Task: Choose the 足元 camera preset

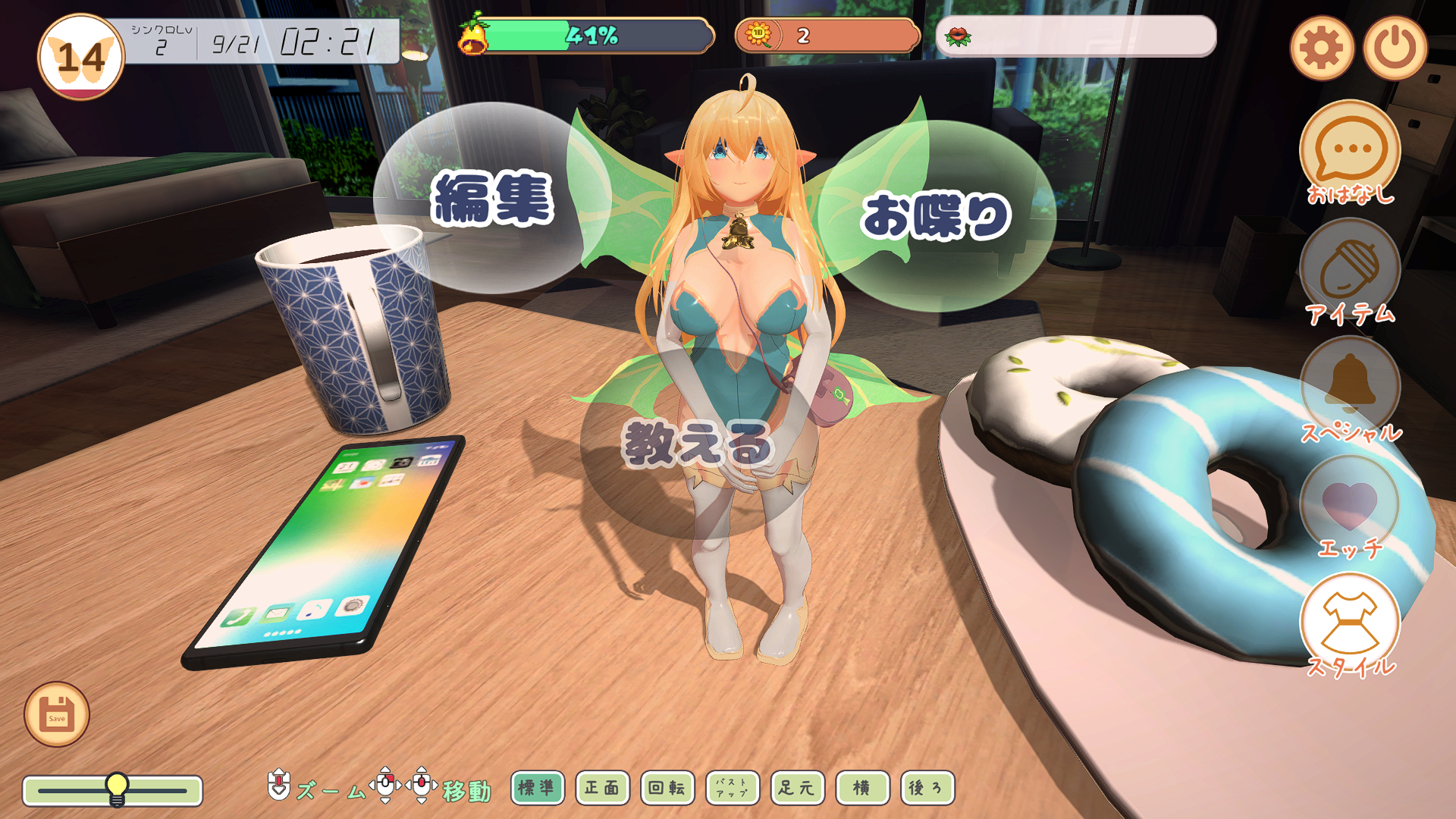Action: tap(797, 788)
